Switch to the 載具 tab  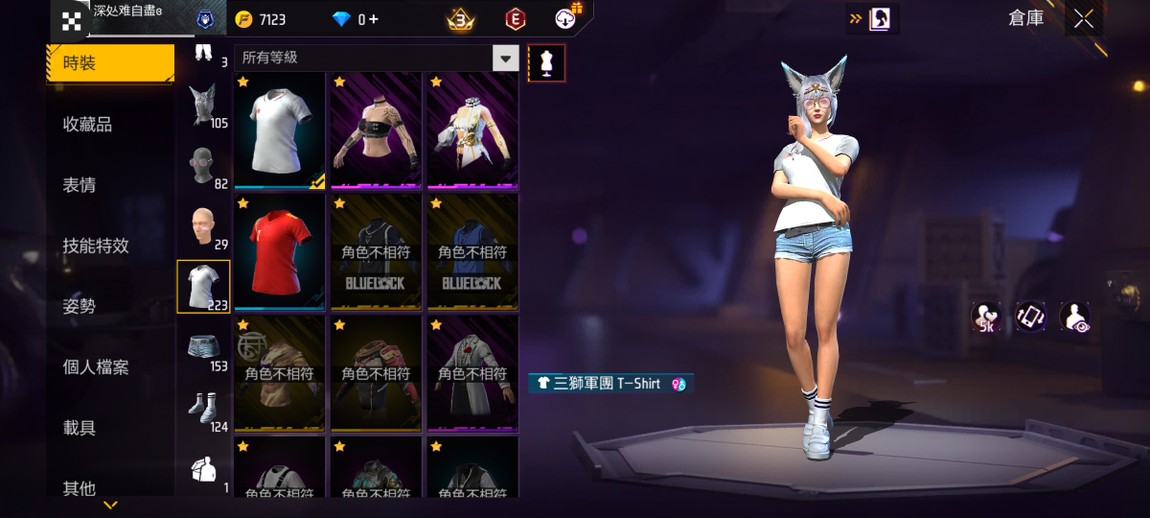click(x=80, y=428)
